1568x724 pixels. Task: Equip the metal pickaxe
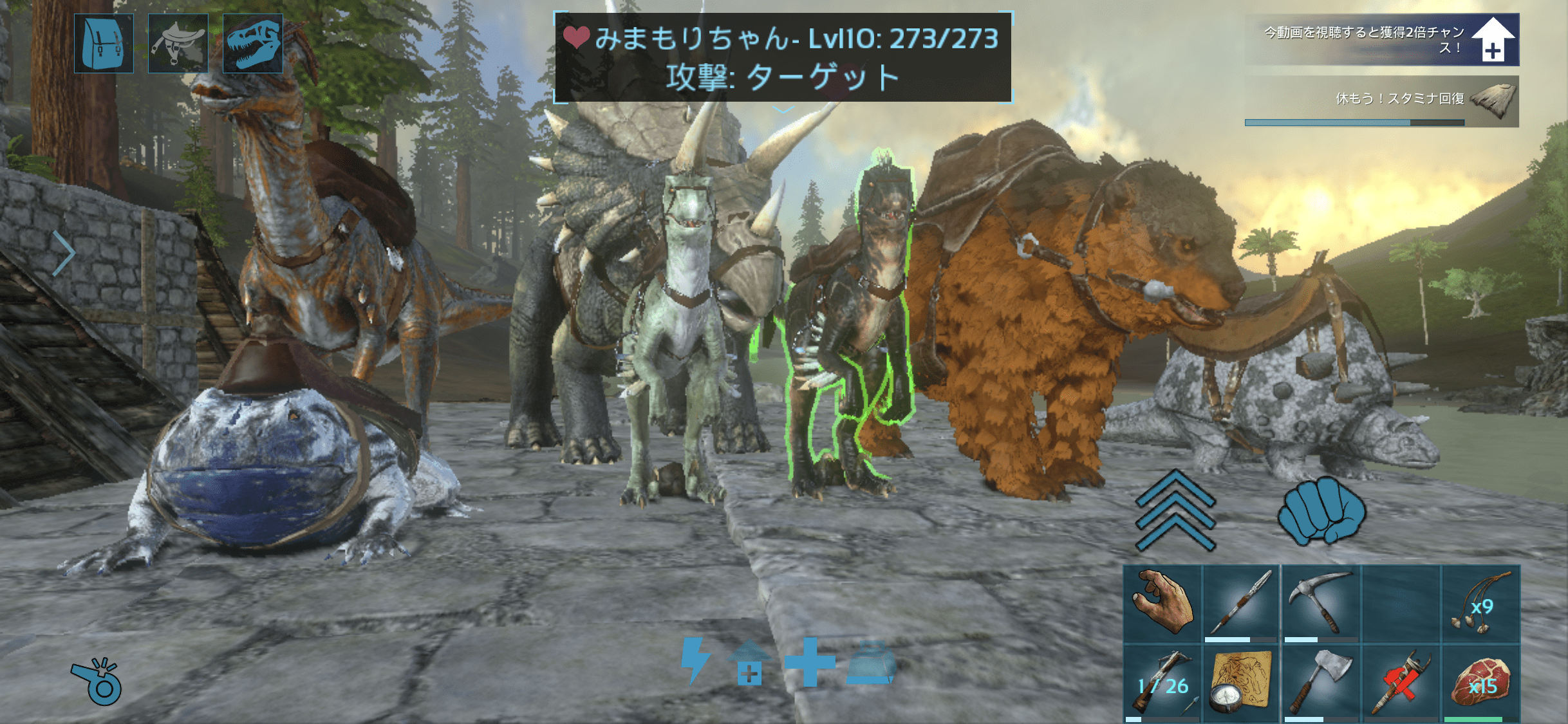pos(1320,604)
